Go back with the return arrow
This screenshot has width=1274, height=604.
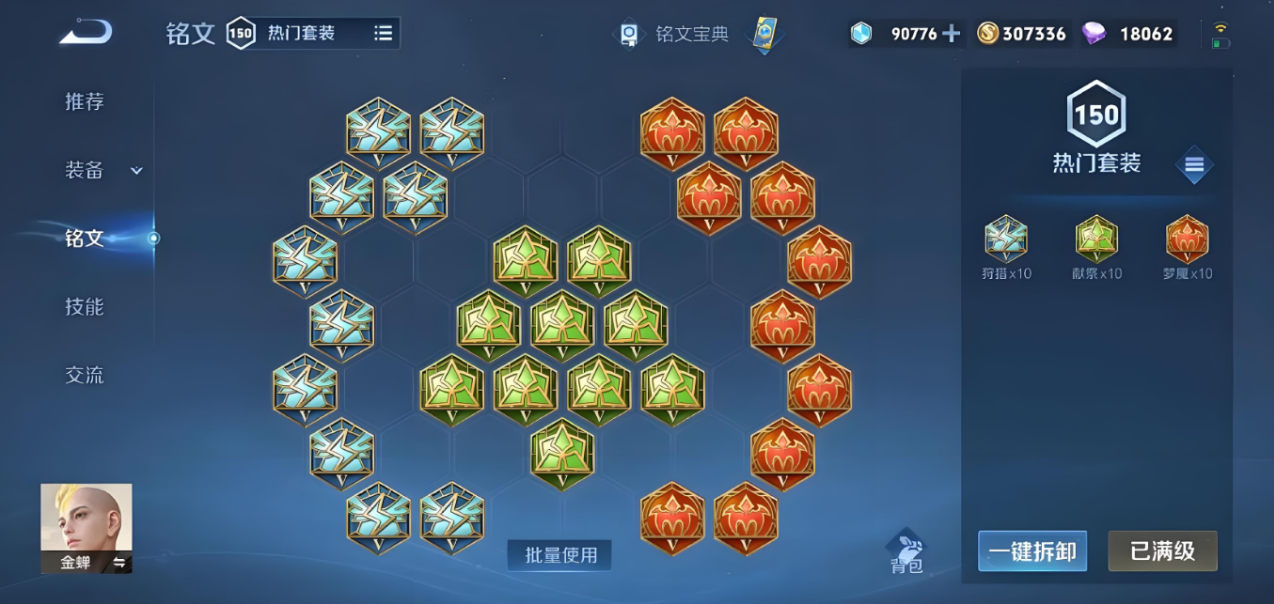click(x=85, y=32)
